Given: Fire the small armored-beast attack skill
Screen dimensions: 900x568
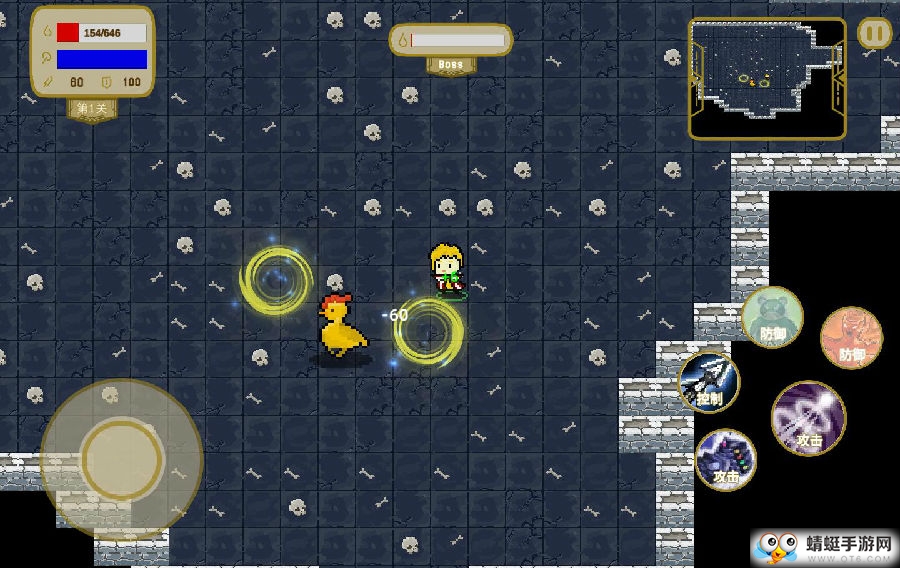Looking at the screenshot, I should click(x=725, y=459).
